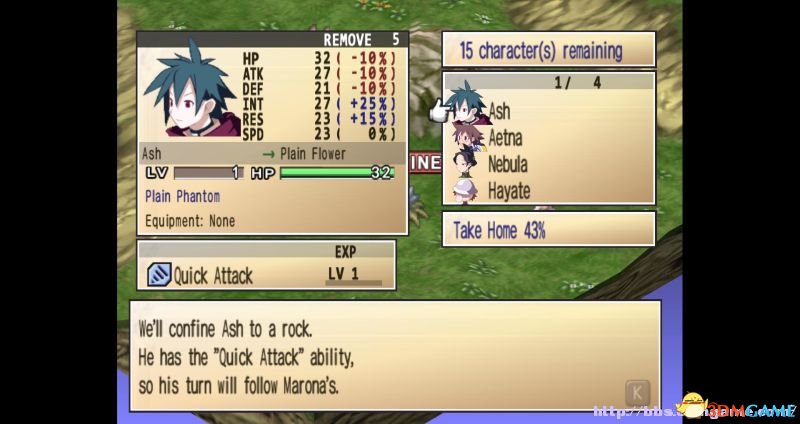Choose Aetna from the character list

click(x=504, y=138)
